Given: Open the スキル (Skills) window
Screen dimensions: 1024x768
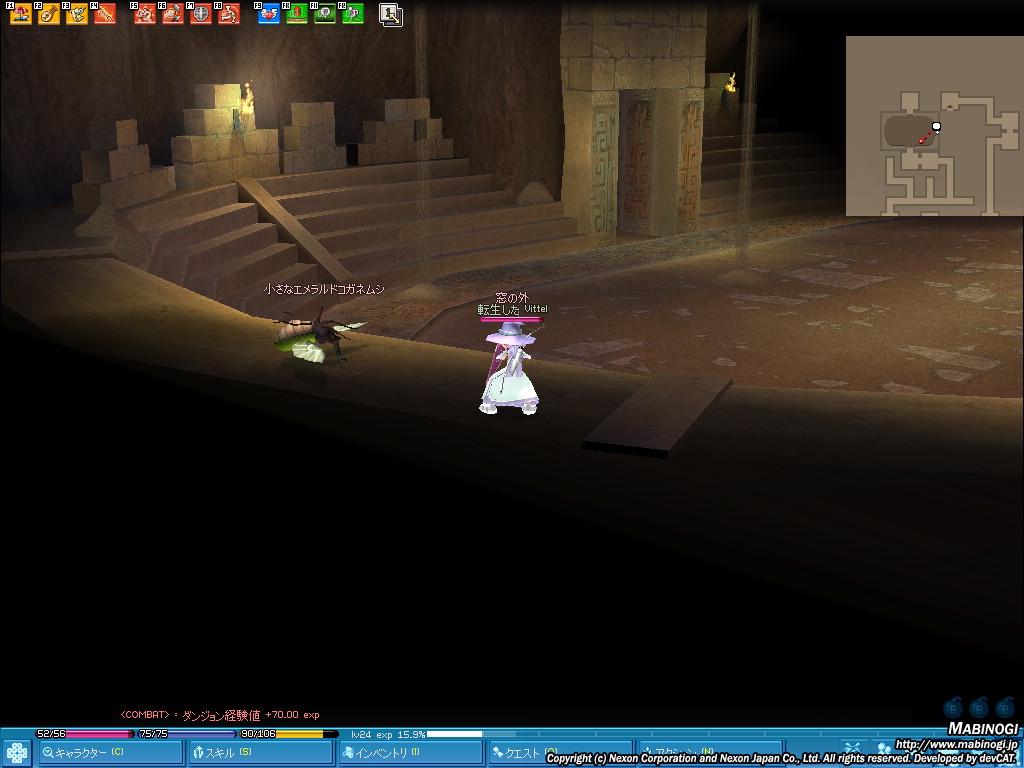Looking at the screenshot, I should click(x=260, y=752).
